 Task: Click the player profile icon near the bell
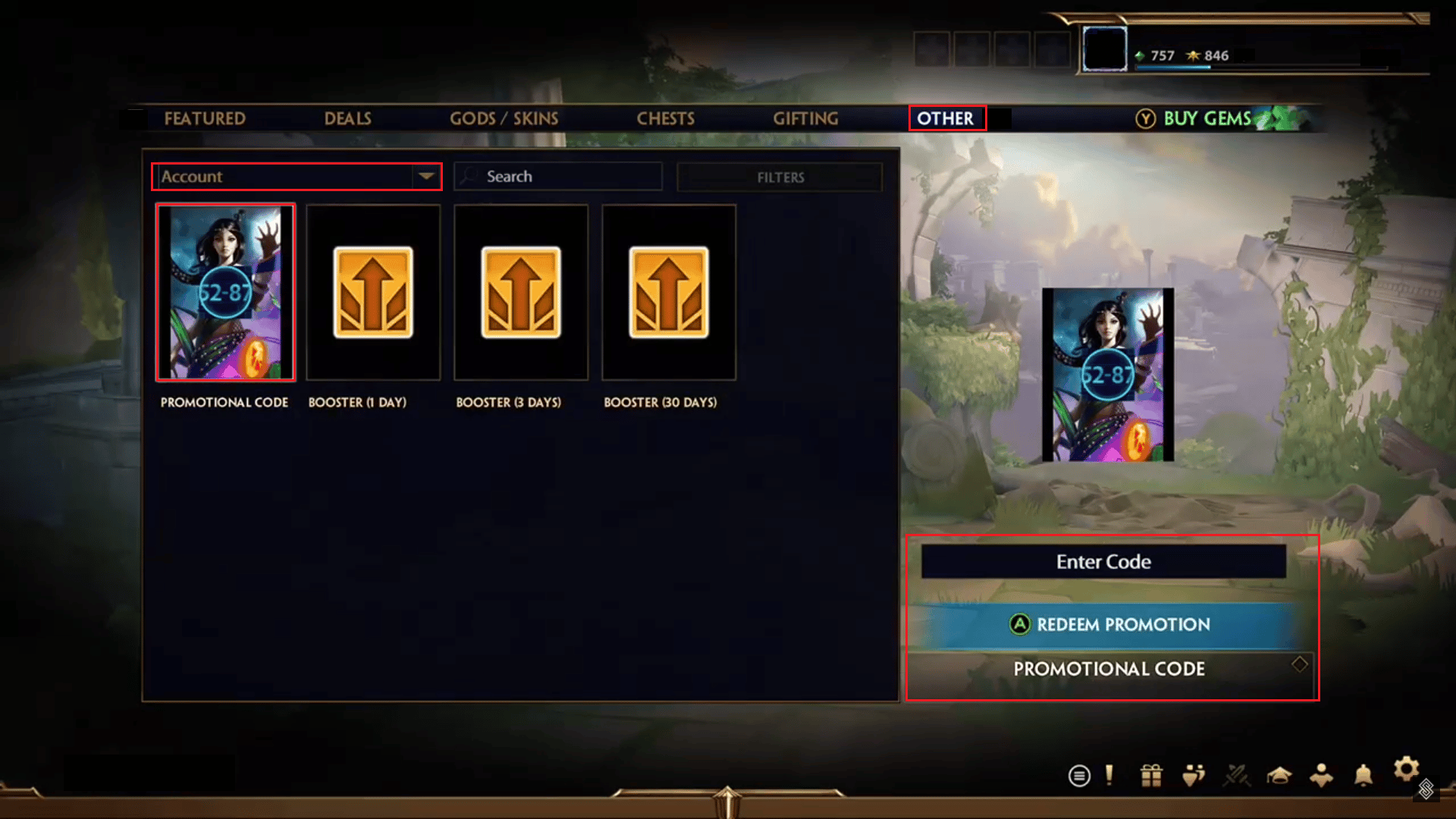click(1323, 776)
